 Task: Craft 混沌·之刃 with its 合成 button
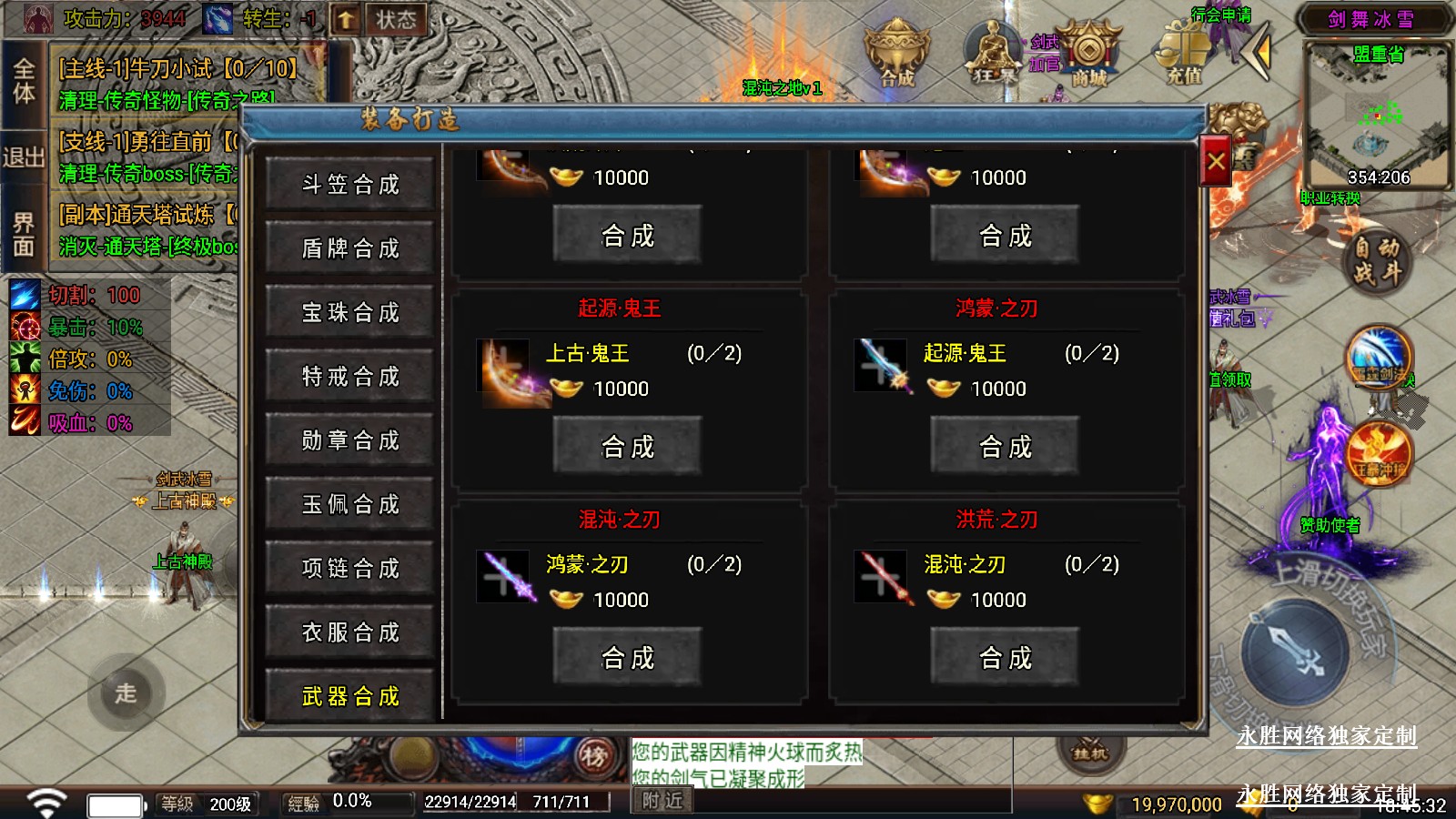pos(628,658)
